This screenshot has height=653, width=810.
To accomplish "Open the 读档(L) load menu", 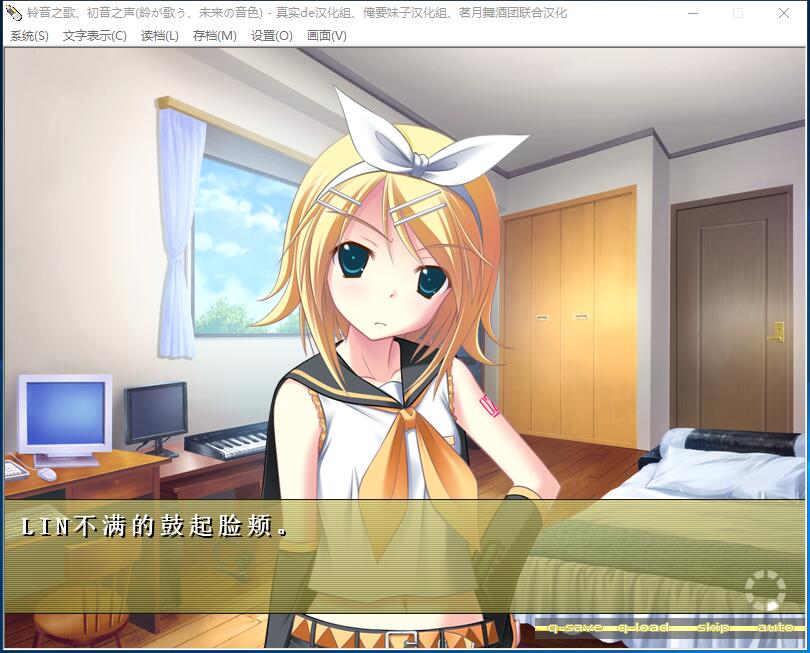I will pyautogui.click(x=159, y=36).
